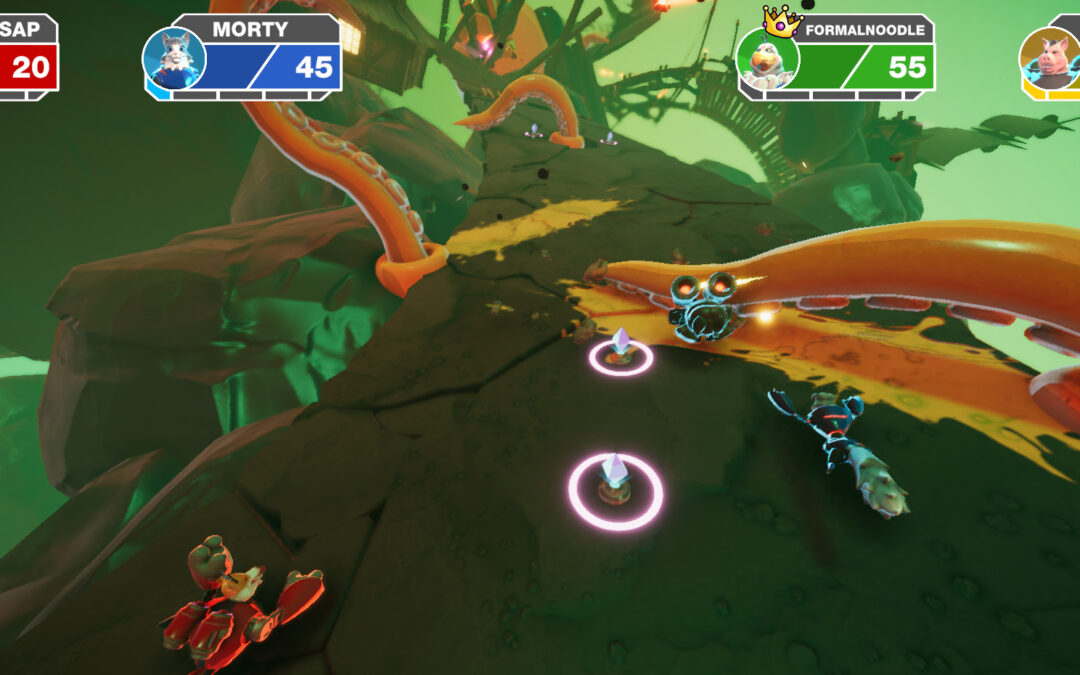Click FormalNoodle's bird avatar portrait
1080x675 pixels.
[768, 59]
